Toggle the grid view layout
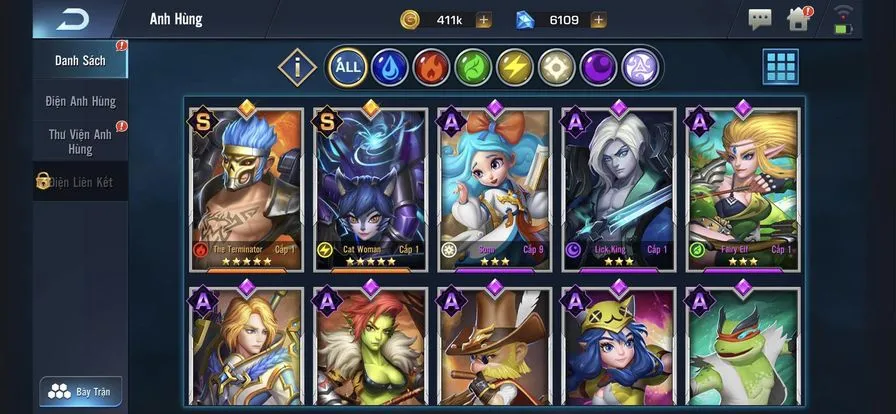This screenshot has width=896, height=414. (x=781, y=67)
